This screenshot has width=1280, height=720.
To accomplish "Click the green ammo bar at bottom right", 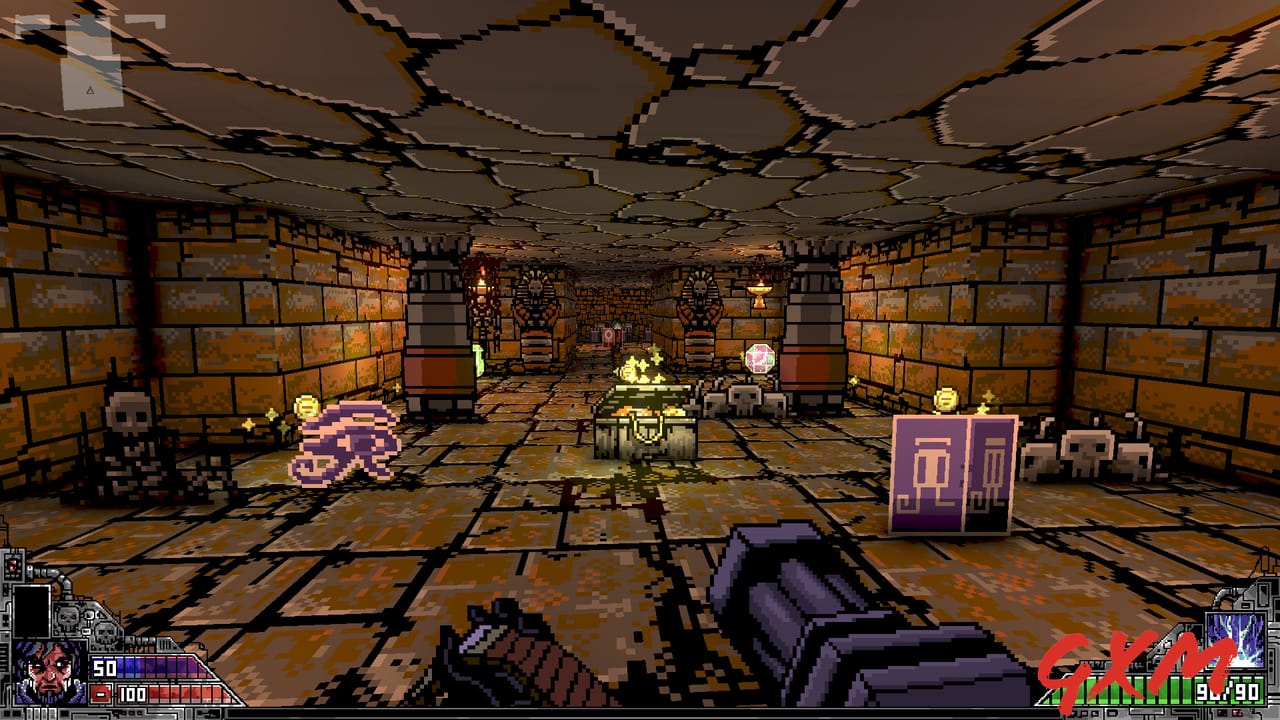I will click(x=1172, y=690).
